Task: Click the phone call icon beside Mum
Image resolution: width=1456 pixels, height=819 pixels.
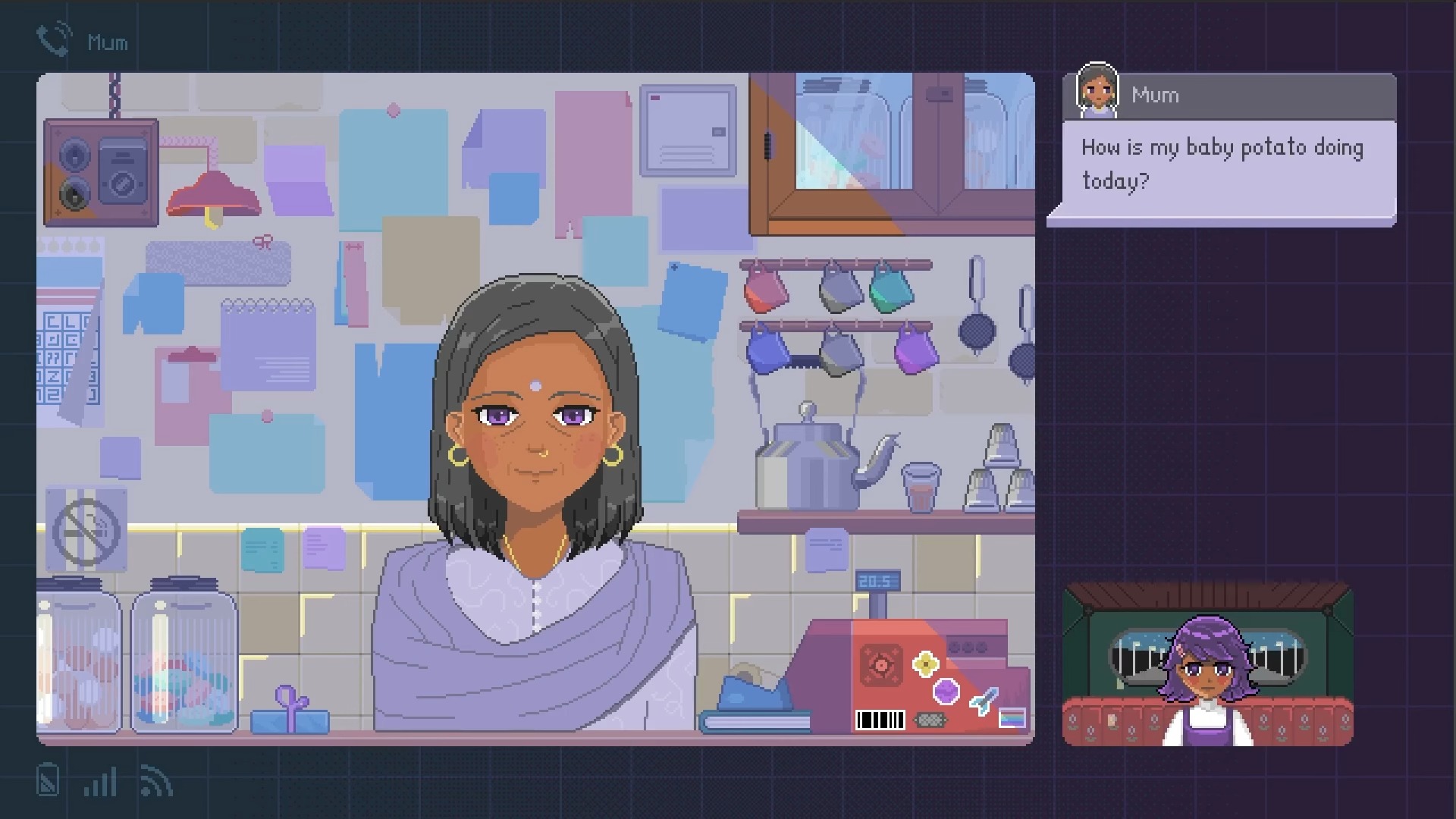Action: tap(54, 39)
